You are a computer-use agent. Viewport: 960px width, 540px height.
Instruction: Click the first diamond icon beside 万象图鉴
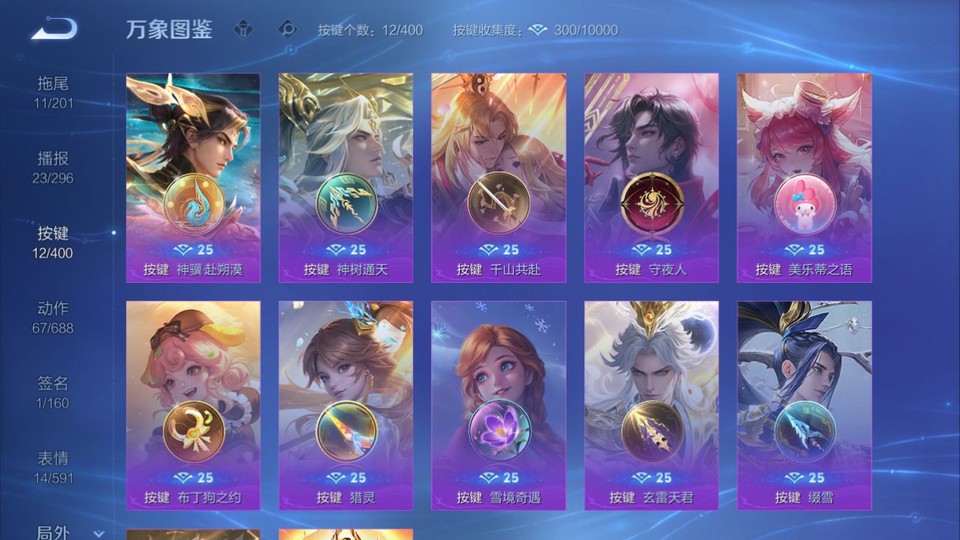pyautogui.click(x=245, y=29)
